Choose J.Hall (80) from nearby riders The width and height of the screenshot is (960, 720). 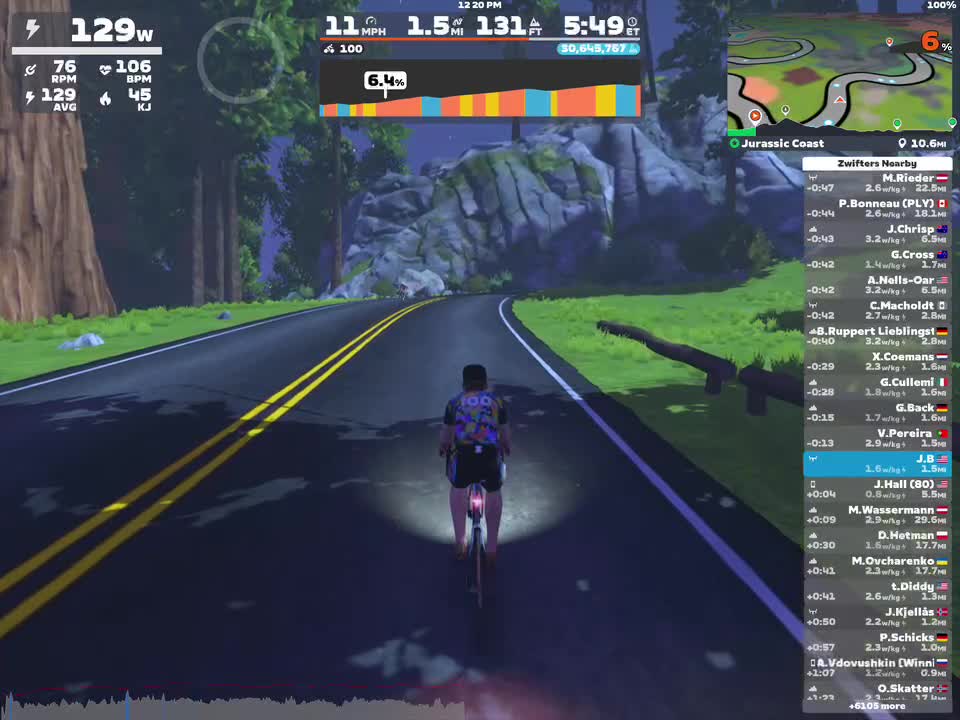[877, 489]
